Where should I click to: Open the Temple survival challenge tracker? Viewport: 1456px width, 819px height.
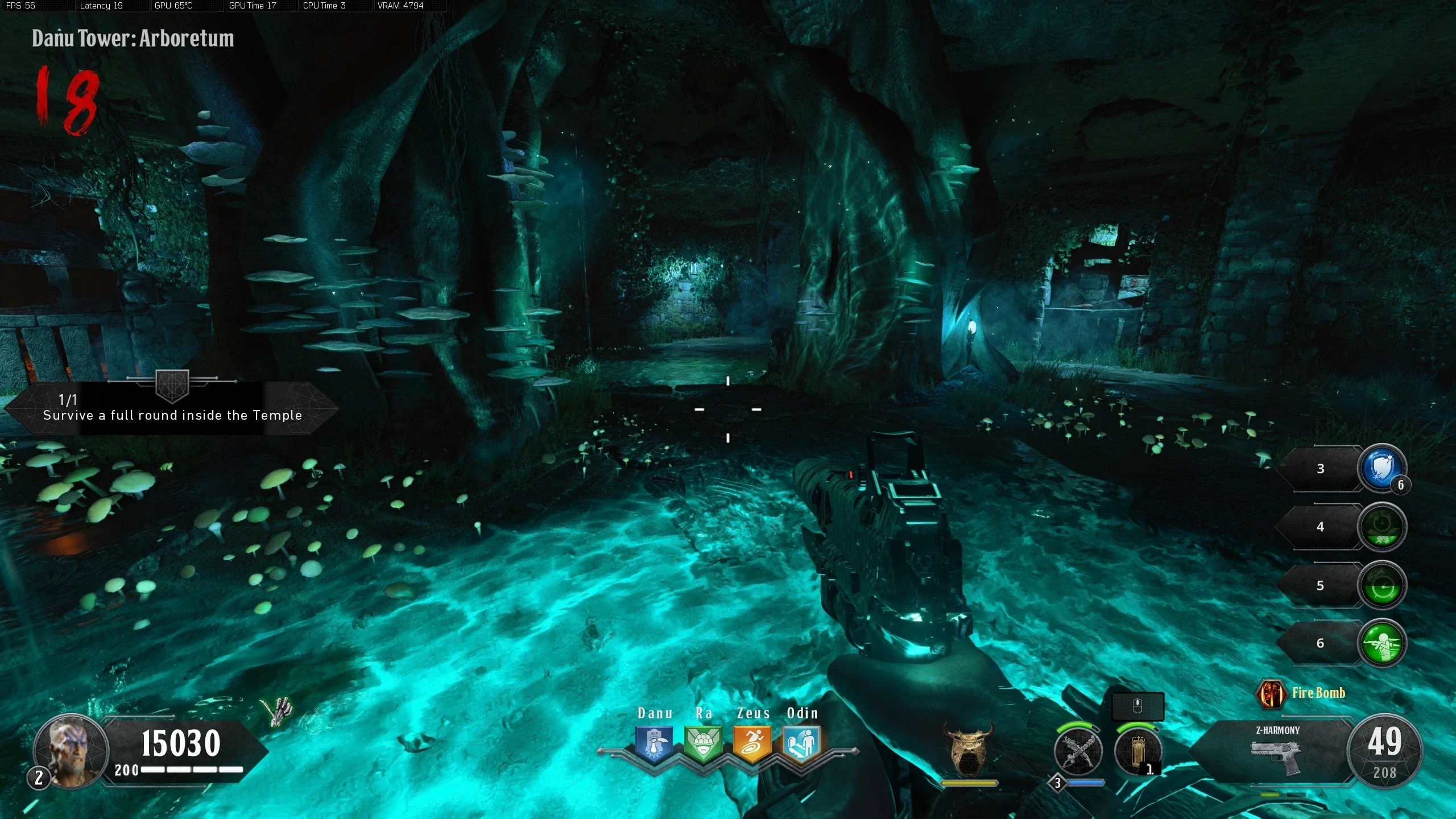click(x=172, y=408)
